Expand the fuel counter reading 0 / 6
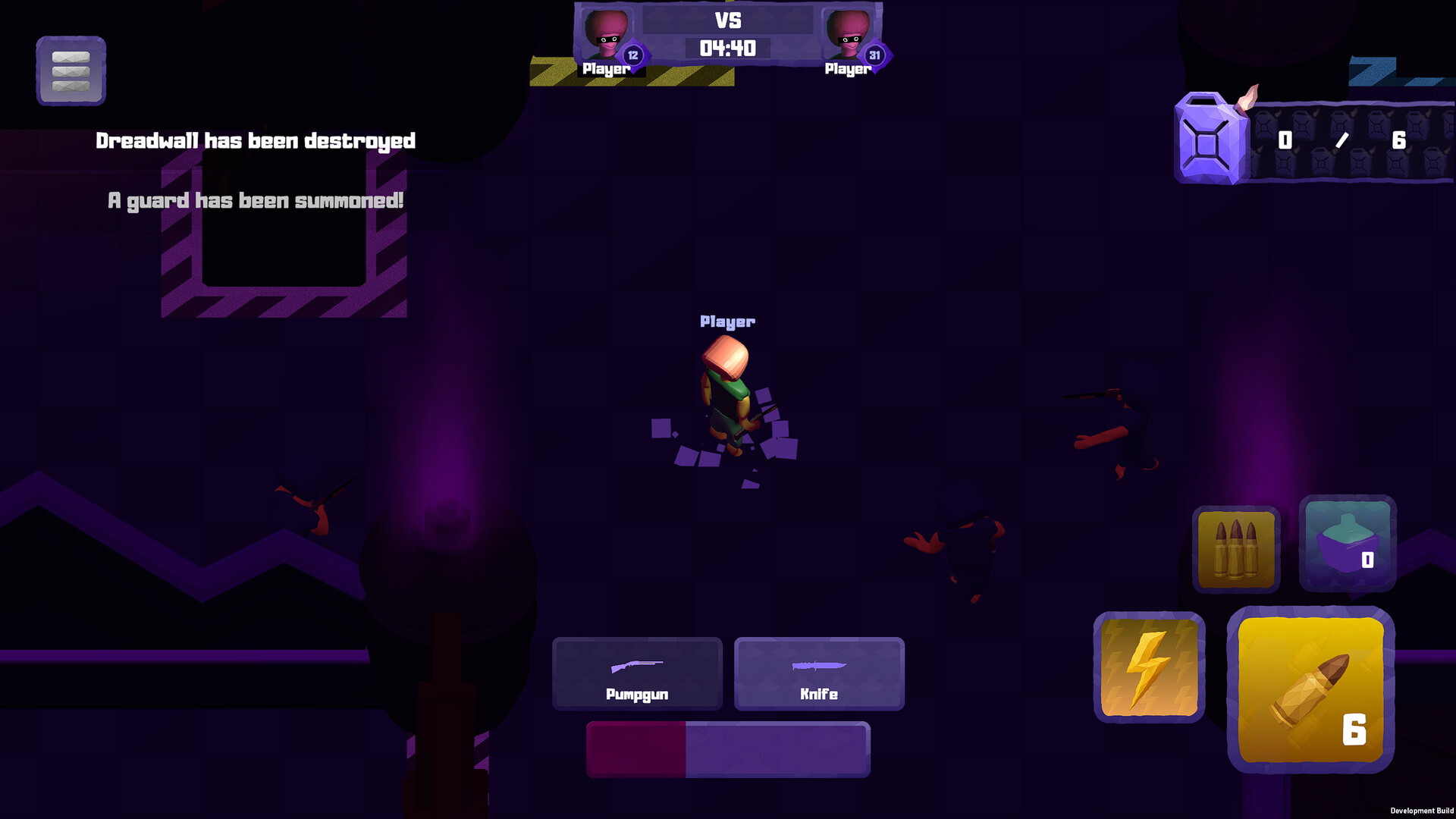 [1342, 140]
